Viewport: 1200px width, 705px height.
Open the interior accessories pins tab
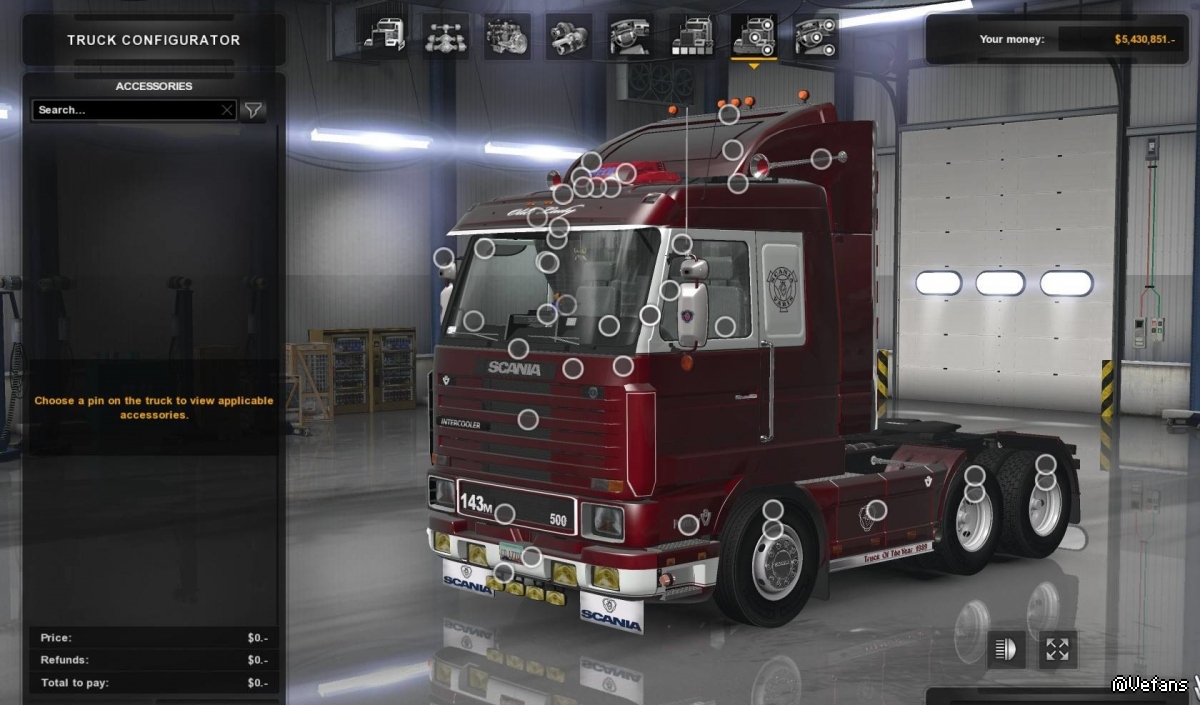click(x=816, y=37)
